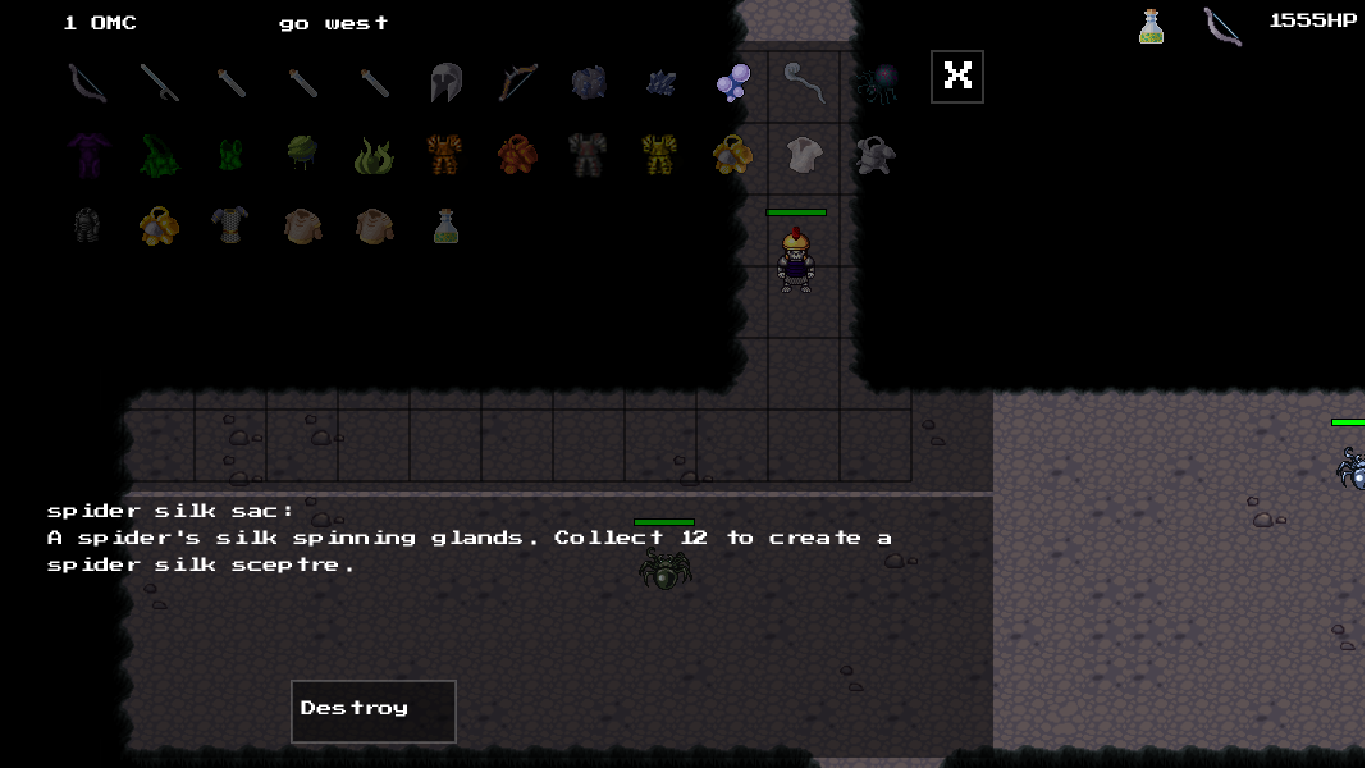Select the green potion flask in inventory
Viewport: 1365px width, 768px height.
[445, 226]
